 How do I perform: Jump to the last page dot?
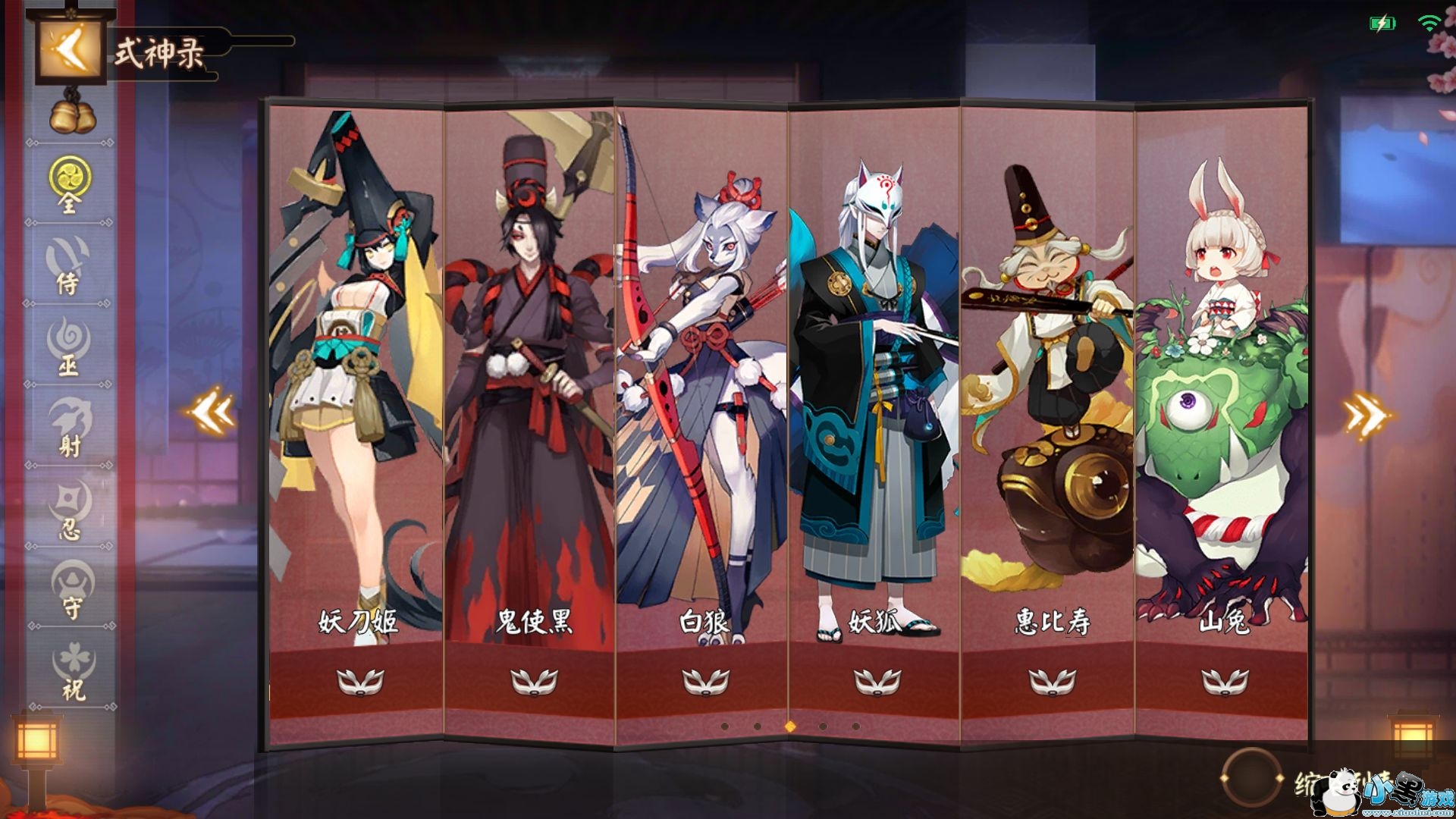[856, 726]
